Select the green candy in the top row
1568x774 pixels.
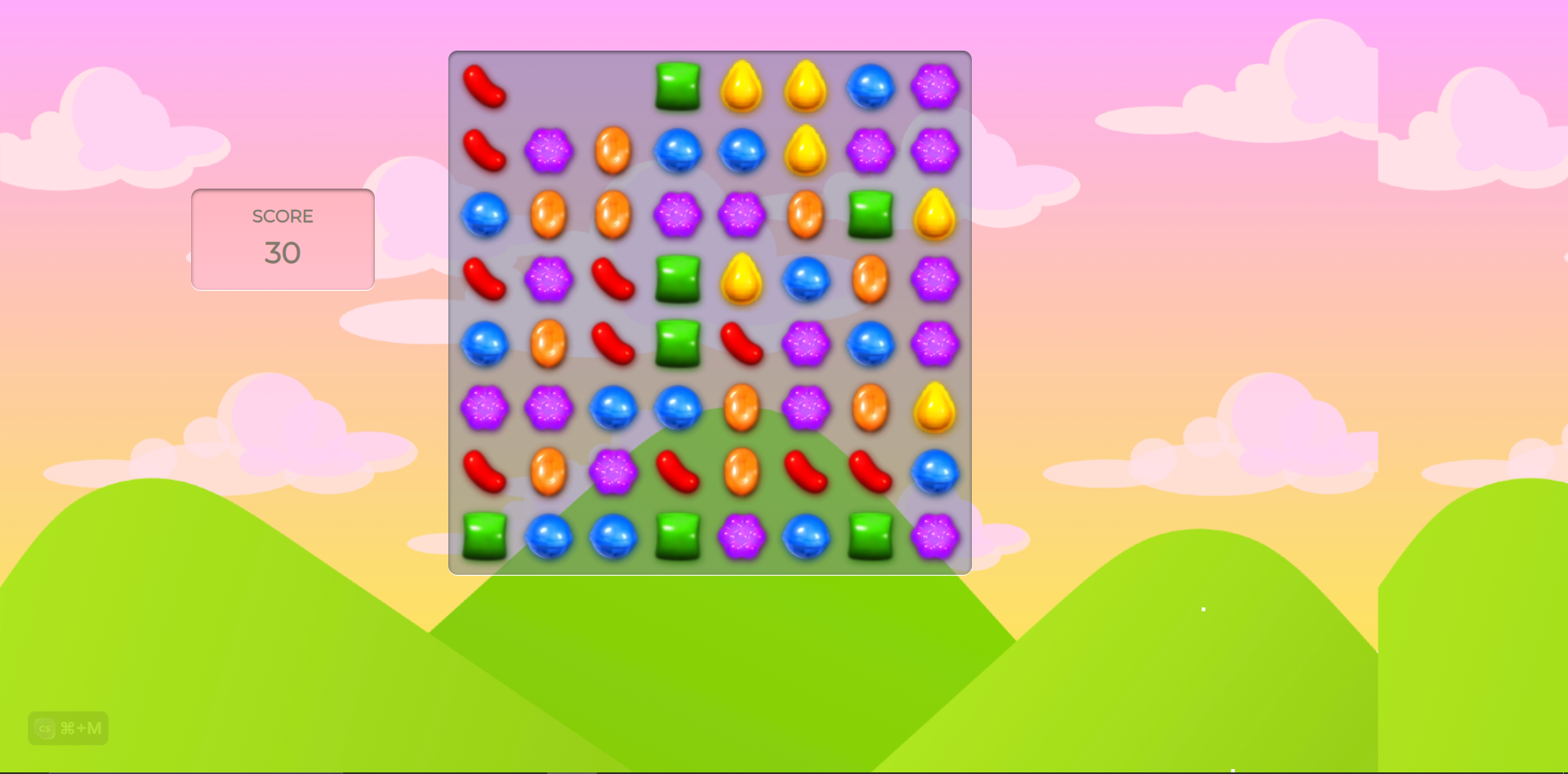click(677, 87)
